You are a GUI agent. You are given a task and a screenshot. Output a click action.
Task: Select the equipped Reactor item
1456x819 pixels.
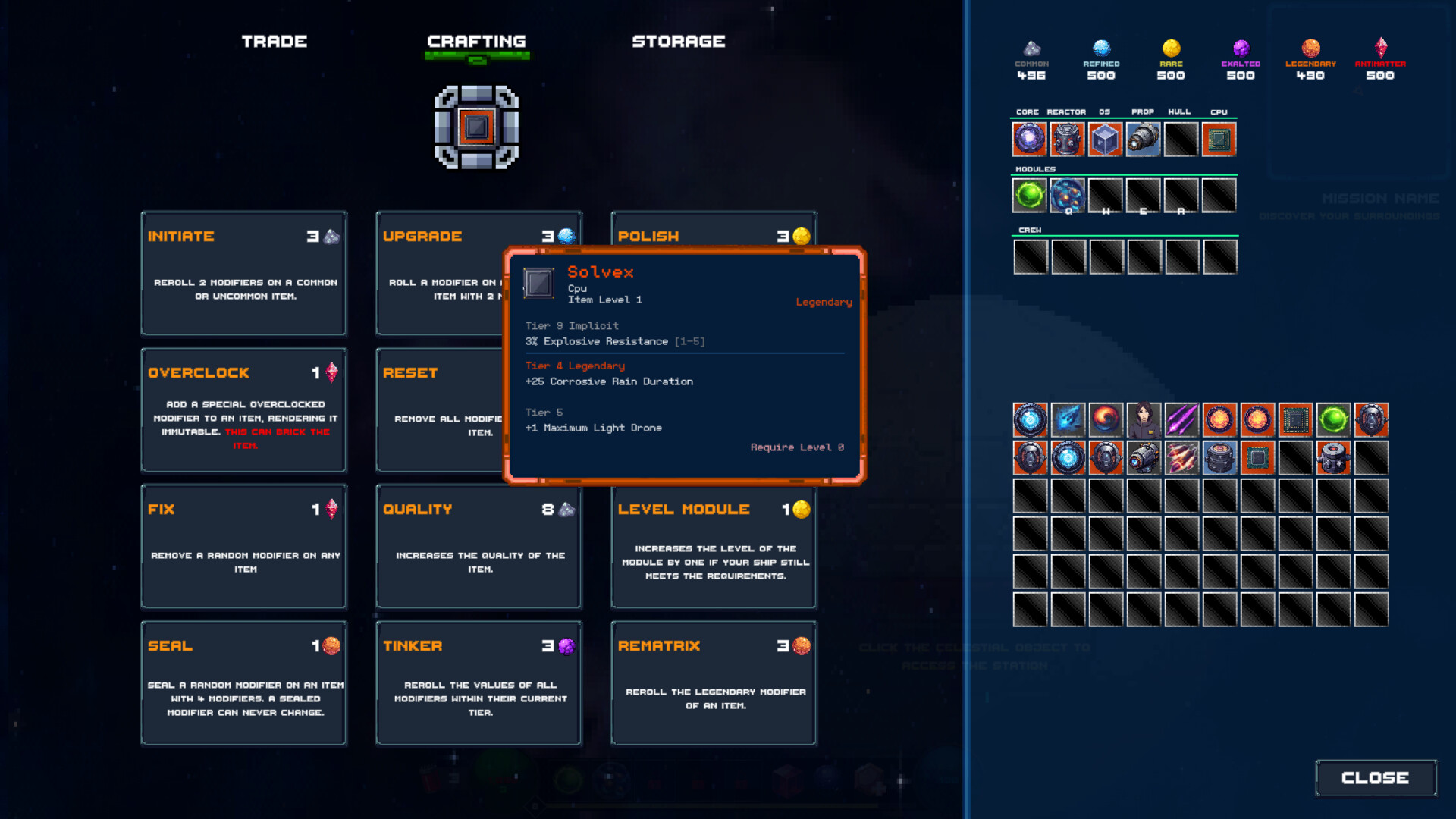[x=1067, y=139]
